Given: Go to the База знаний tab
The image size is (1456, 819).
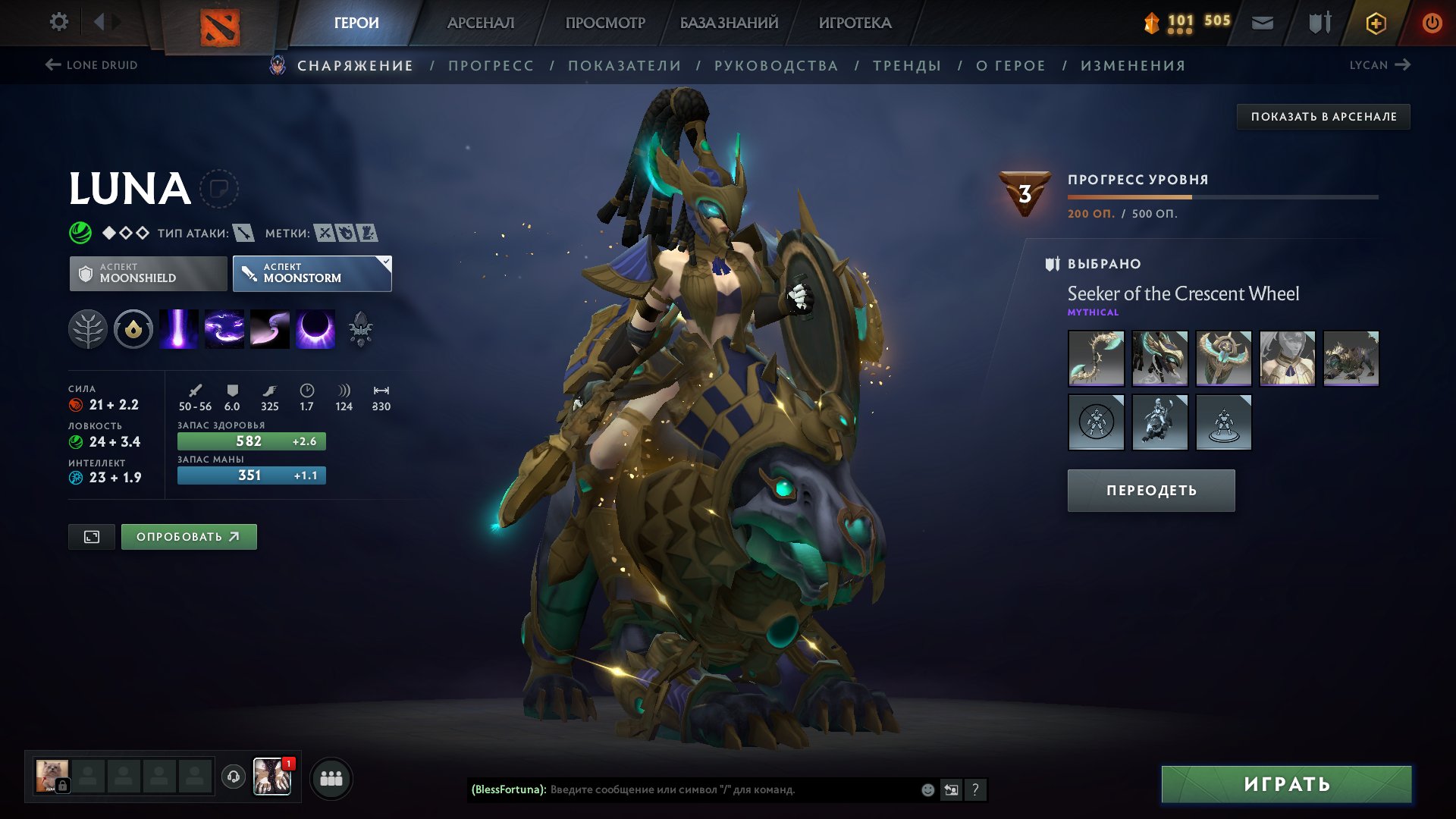Looking at the screenshot, I should pos(729,23).
